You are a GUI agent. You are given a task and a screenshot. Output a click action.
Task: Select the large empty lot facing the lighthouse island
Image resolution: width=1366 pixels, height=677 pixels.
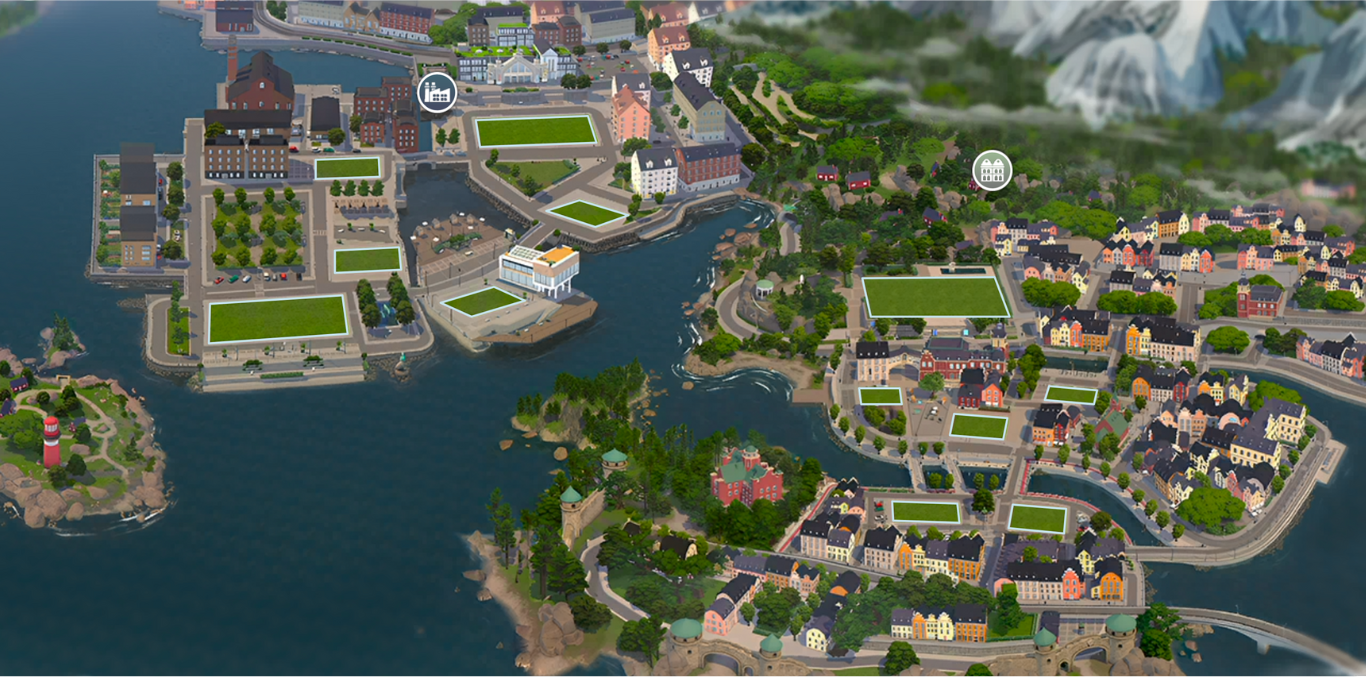277,318
